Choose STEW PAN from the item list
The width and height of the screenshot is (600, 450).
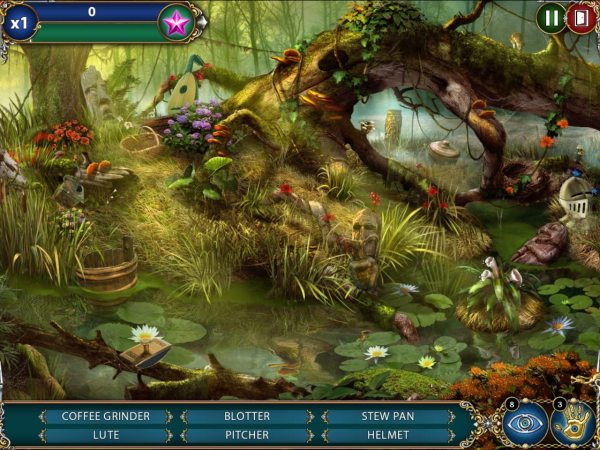pyautogui.click(x=387, y=416)
